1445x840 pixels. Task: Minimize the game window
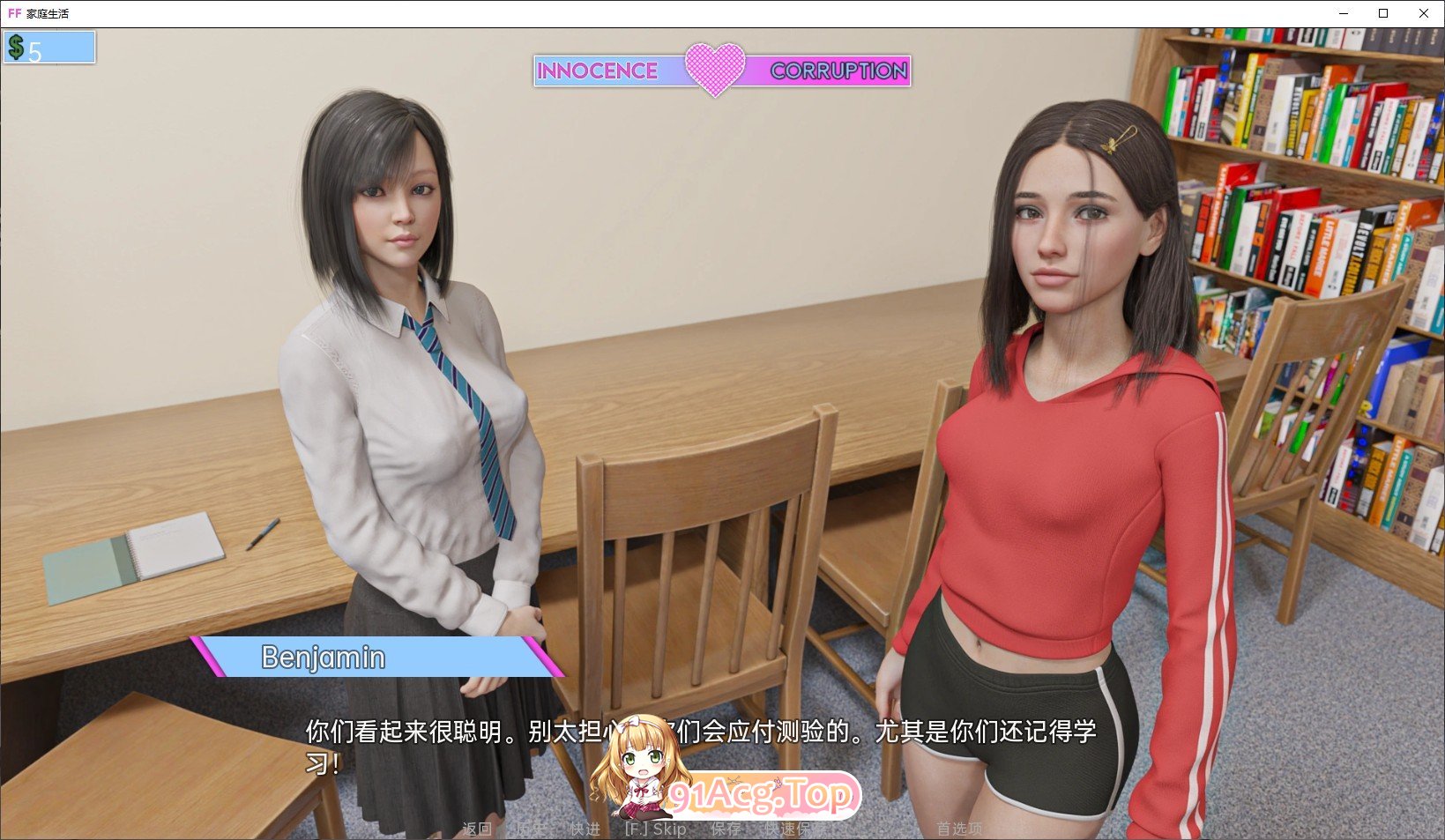point(1343,13)
